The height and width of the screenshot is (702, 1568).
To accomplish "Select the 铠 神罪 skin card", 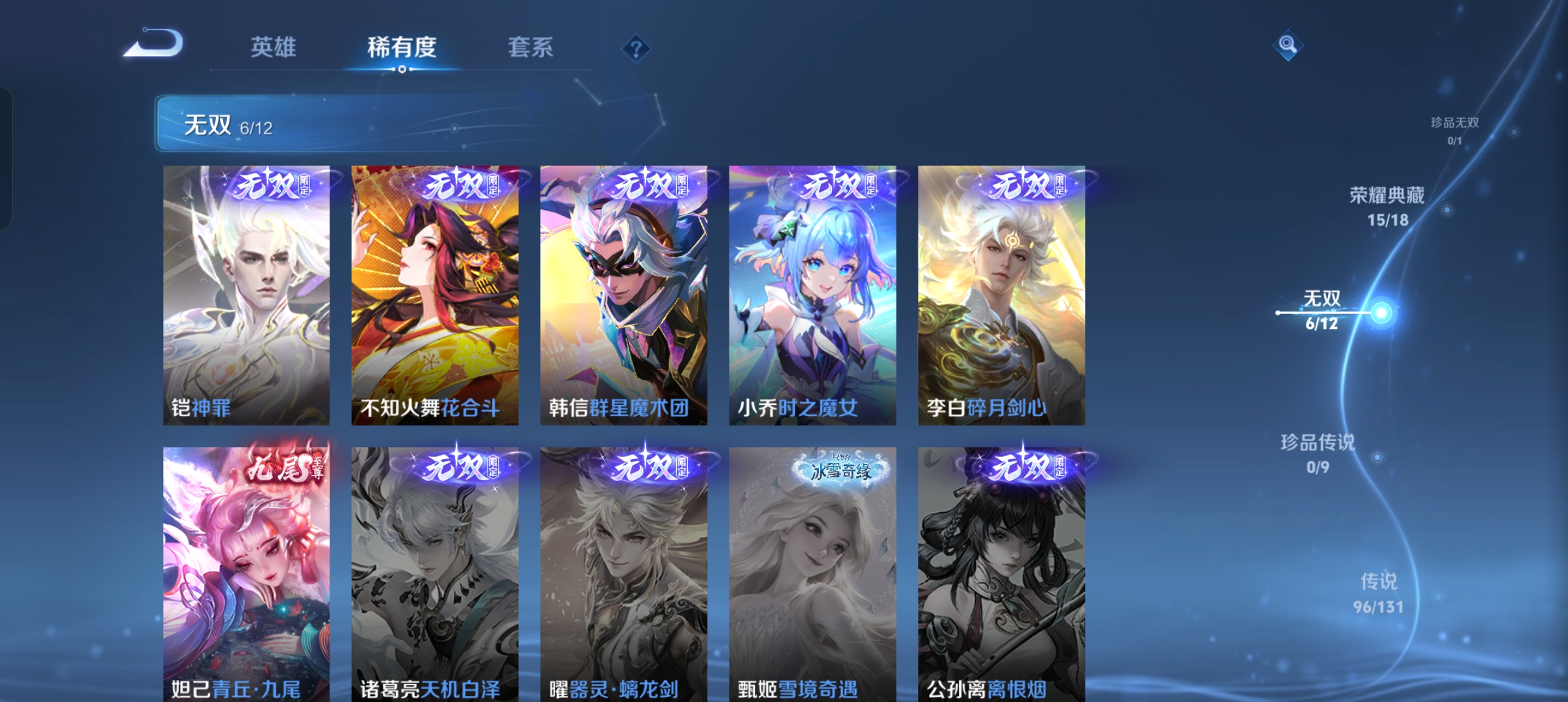I will (246, 296).
